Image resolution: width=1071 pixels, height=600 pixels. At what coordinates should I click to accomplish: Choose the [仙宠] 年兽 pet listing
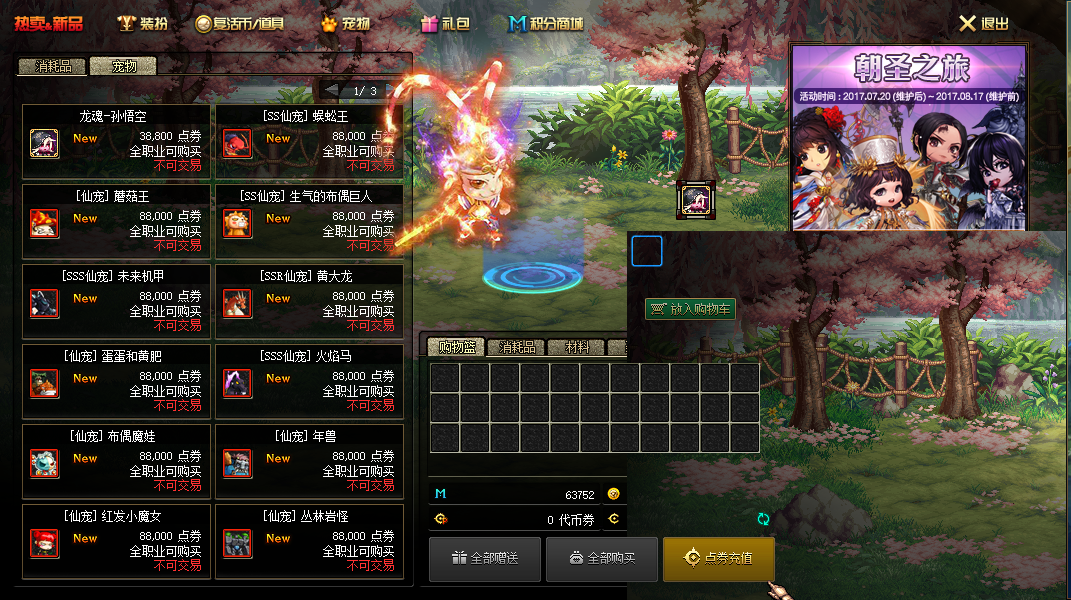coord(309,462)
